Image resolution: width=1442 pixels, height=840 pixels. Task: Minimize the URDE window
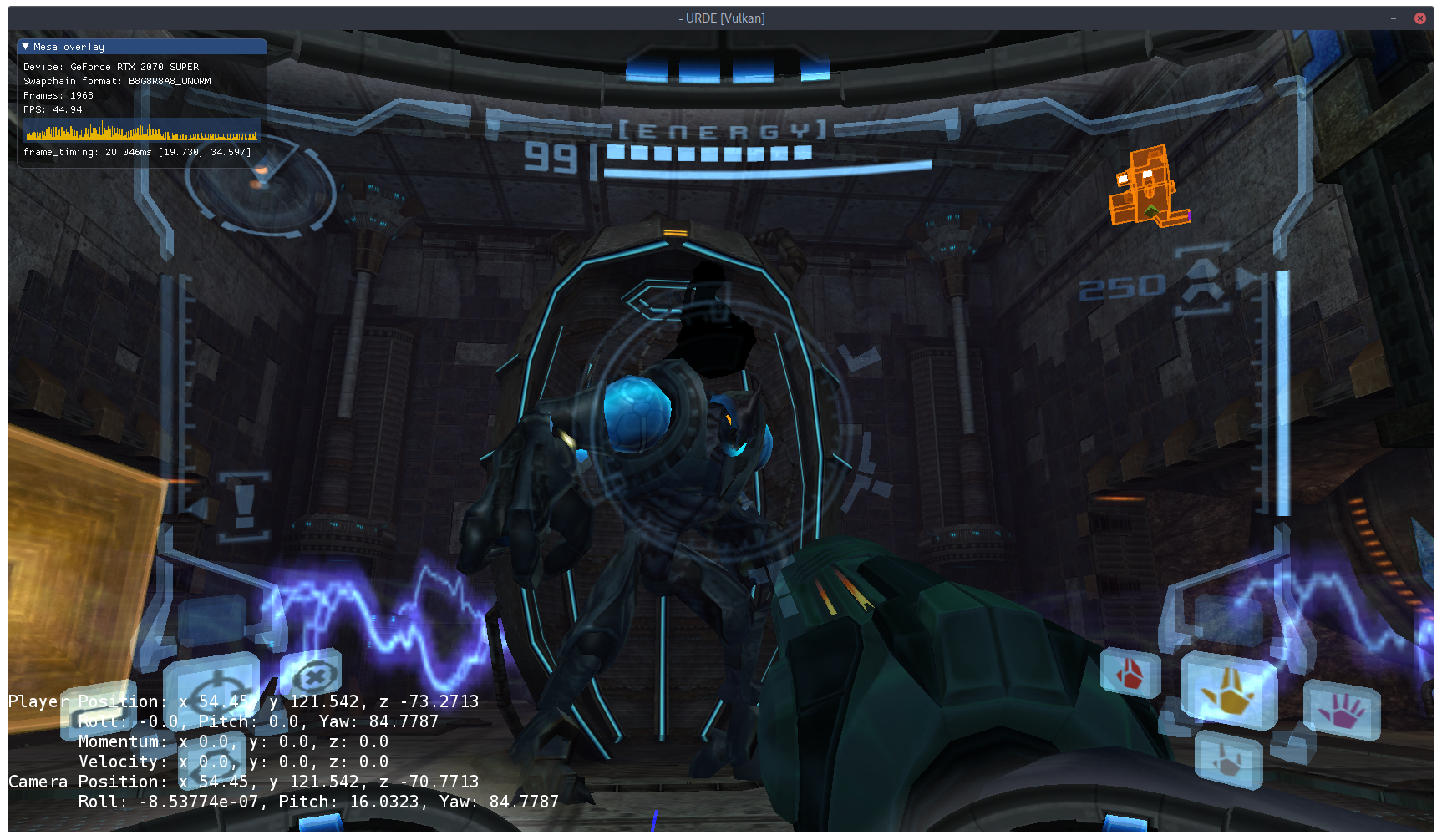click(x=1394, y=18)
